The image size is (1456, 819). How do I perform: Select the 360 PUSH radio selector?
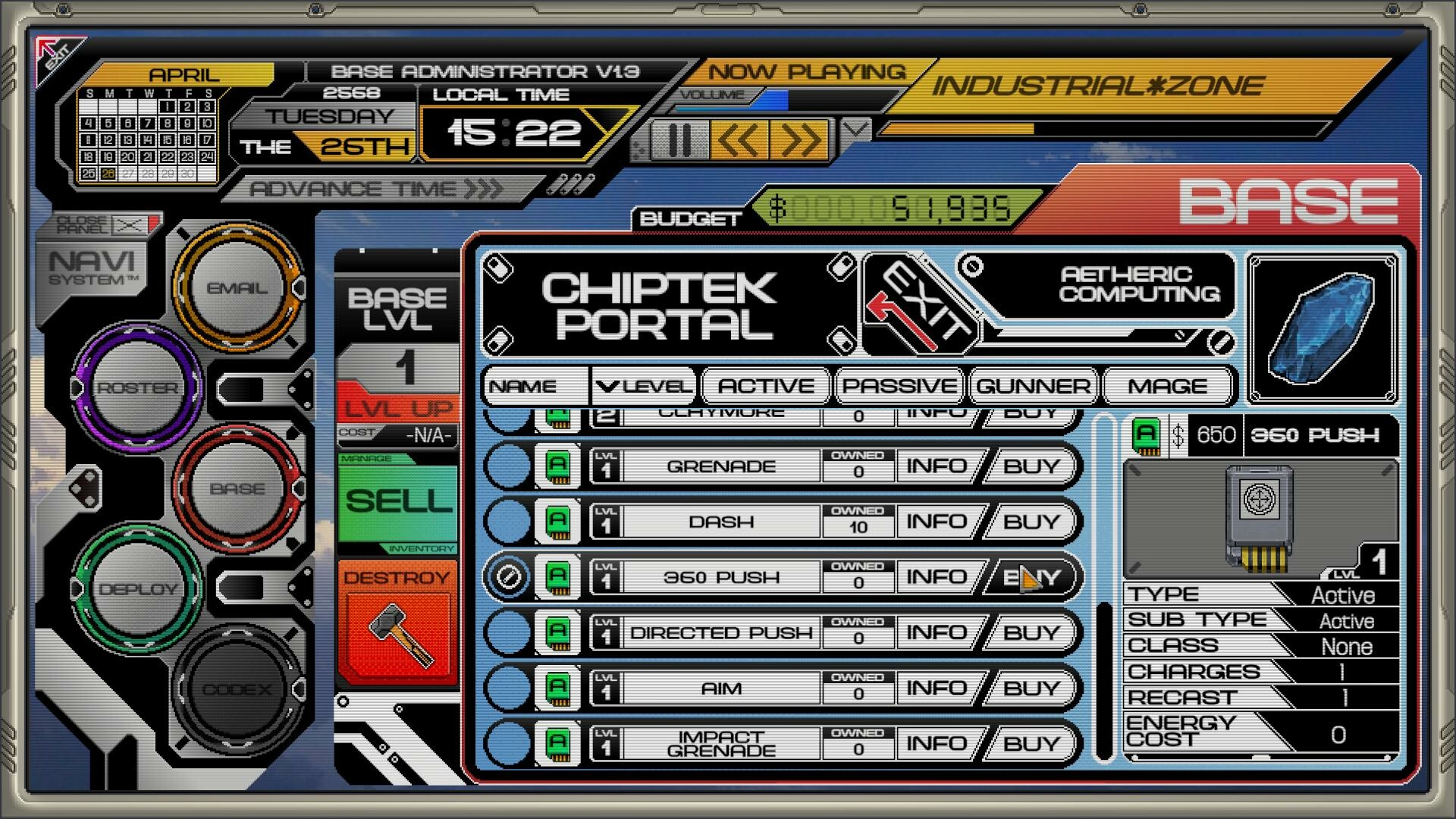(x=507, y=576)
